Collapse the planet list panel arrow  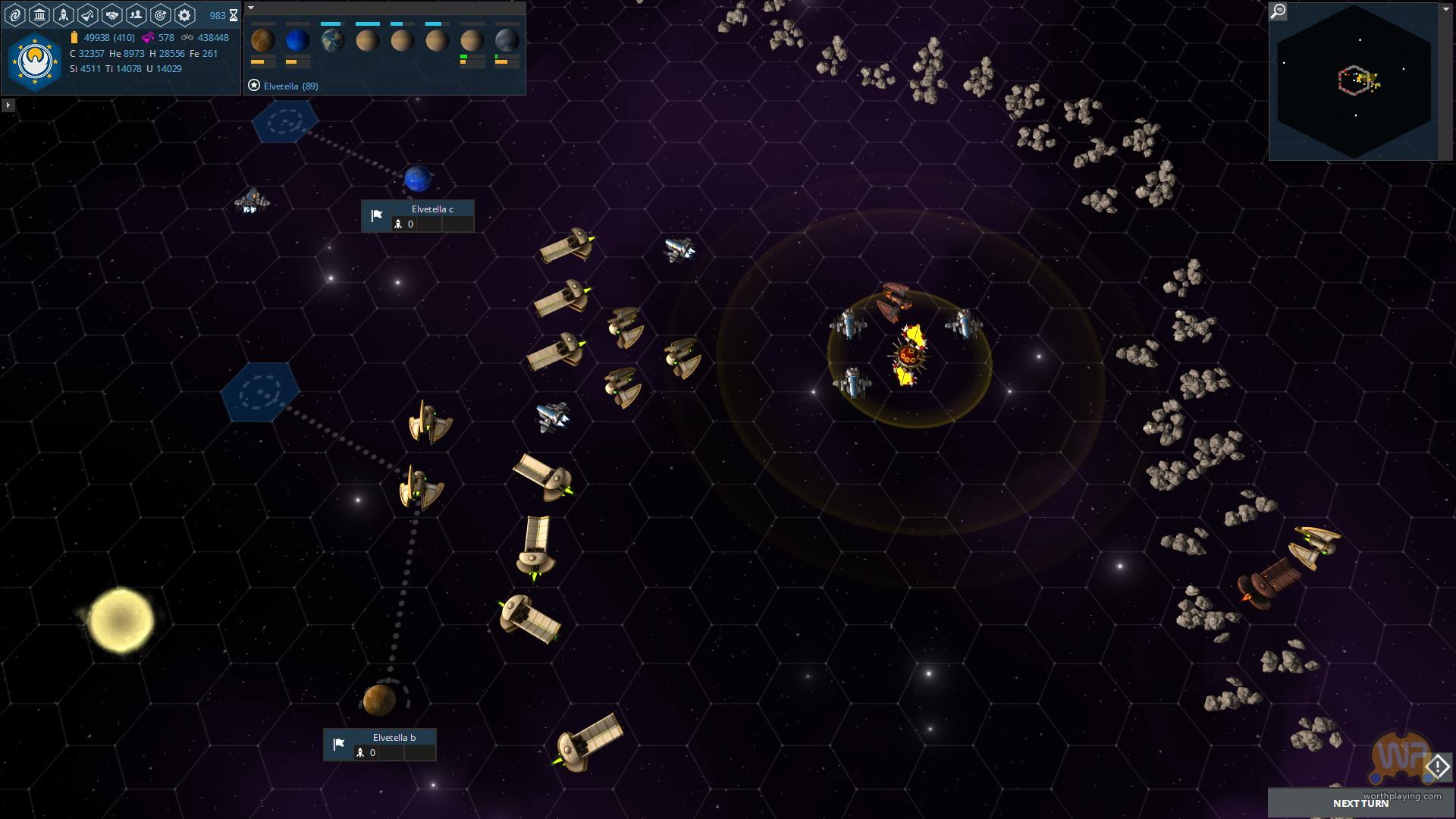tap(251, 8)
